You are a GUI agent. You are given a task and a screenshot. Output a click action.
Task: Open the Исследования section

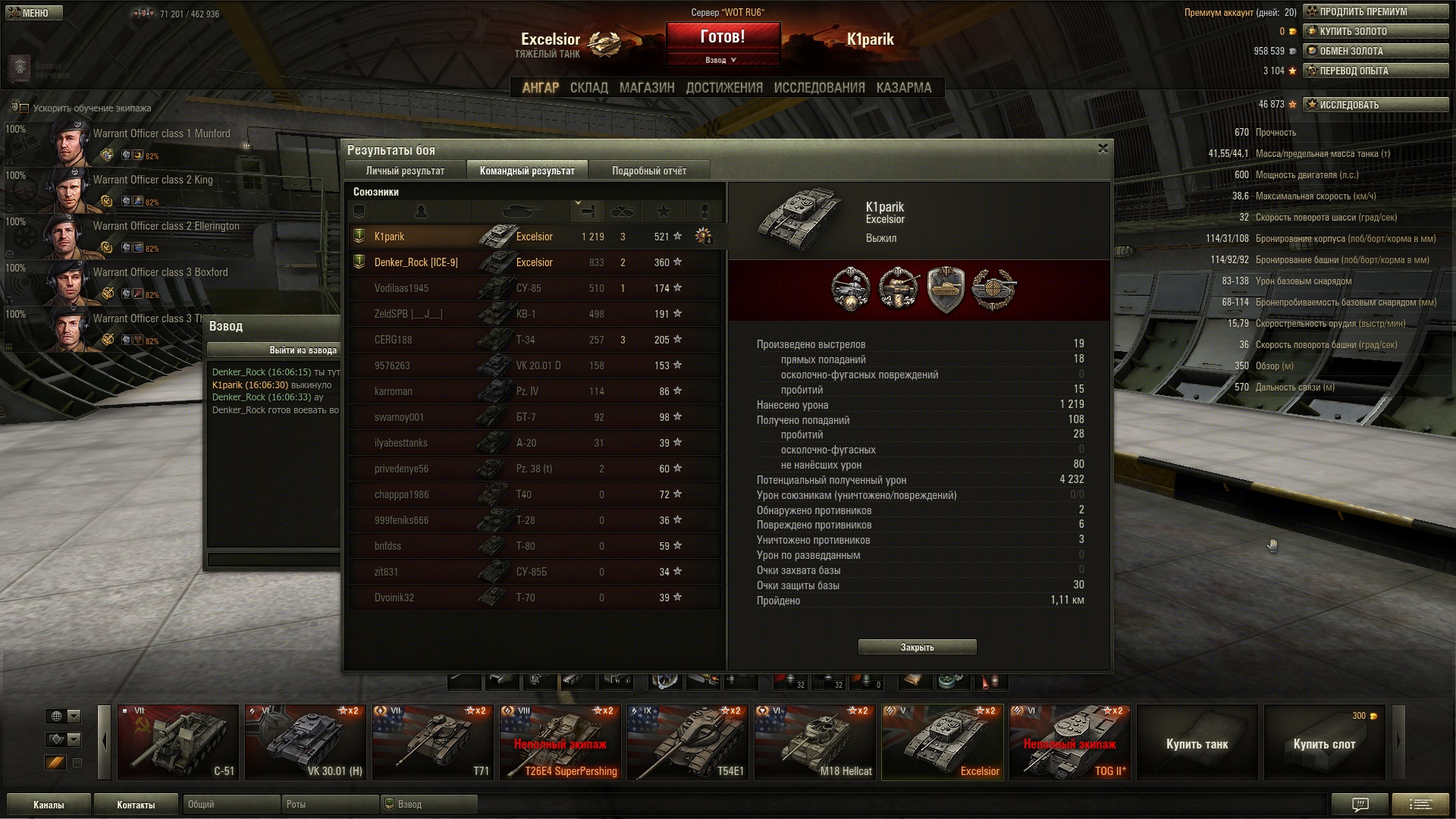point(819,88)
